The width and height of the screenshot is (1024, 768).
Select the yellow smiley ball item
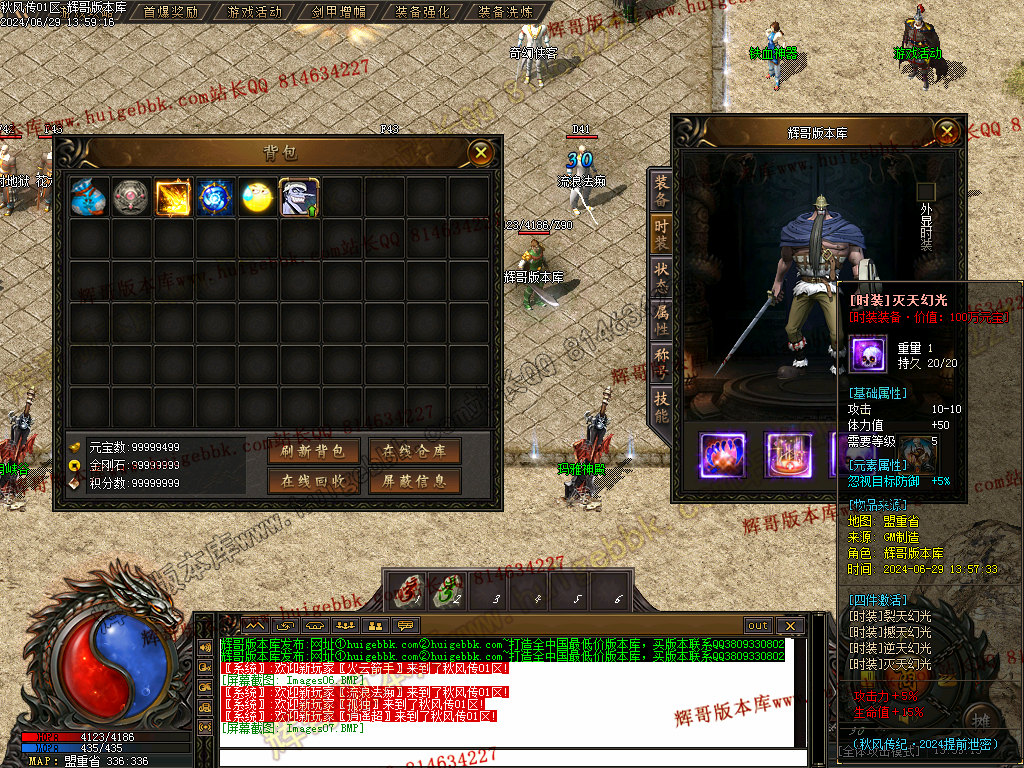click(x=257, y=197)
